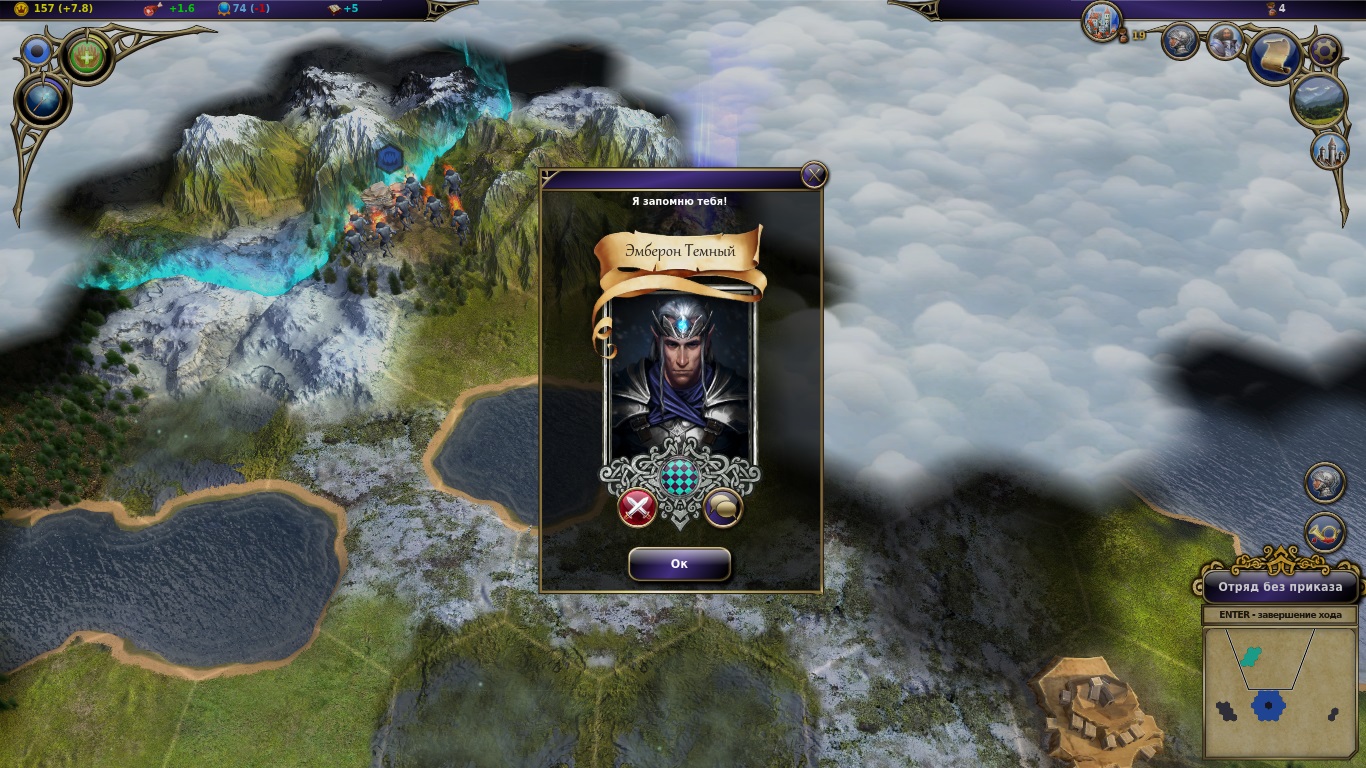1366x768 pixels.
Task: Click the Отряд без приказа button
Action: (1280, 587)
